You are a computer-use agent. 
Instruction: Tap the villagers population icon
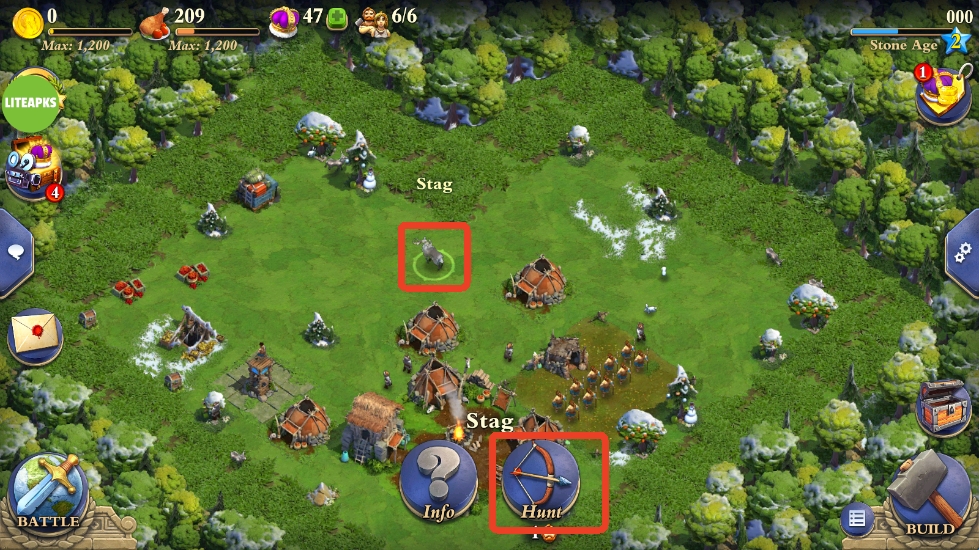[374, 19]
